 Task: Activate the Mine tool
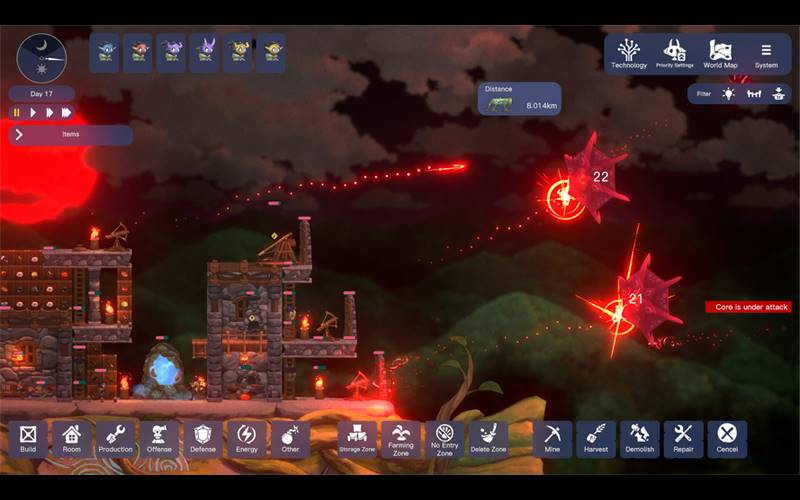pos(552,439)
